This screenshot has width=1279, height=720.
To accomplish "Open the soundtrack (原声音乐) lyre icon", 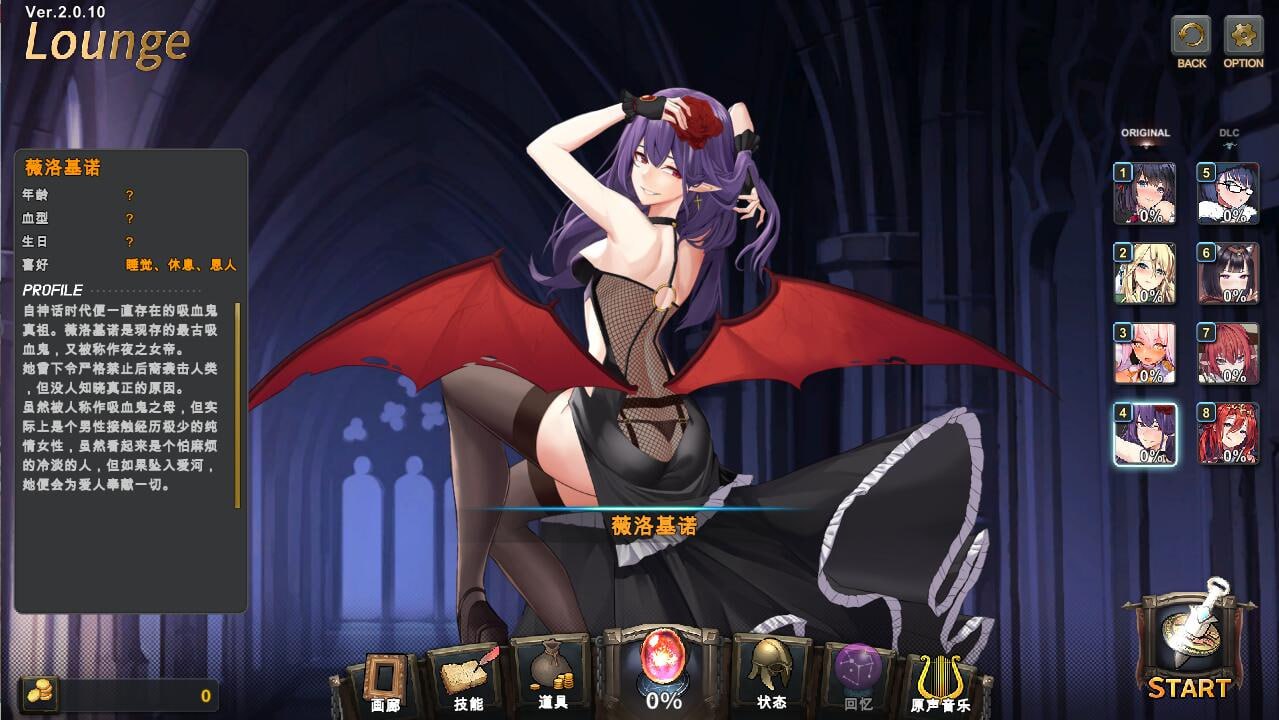I will [x=939, y=680].
